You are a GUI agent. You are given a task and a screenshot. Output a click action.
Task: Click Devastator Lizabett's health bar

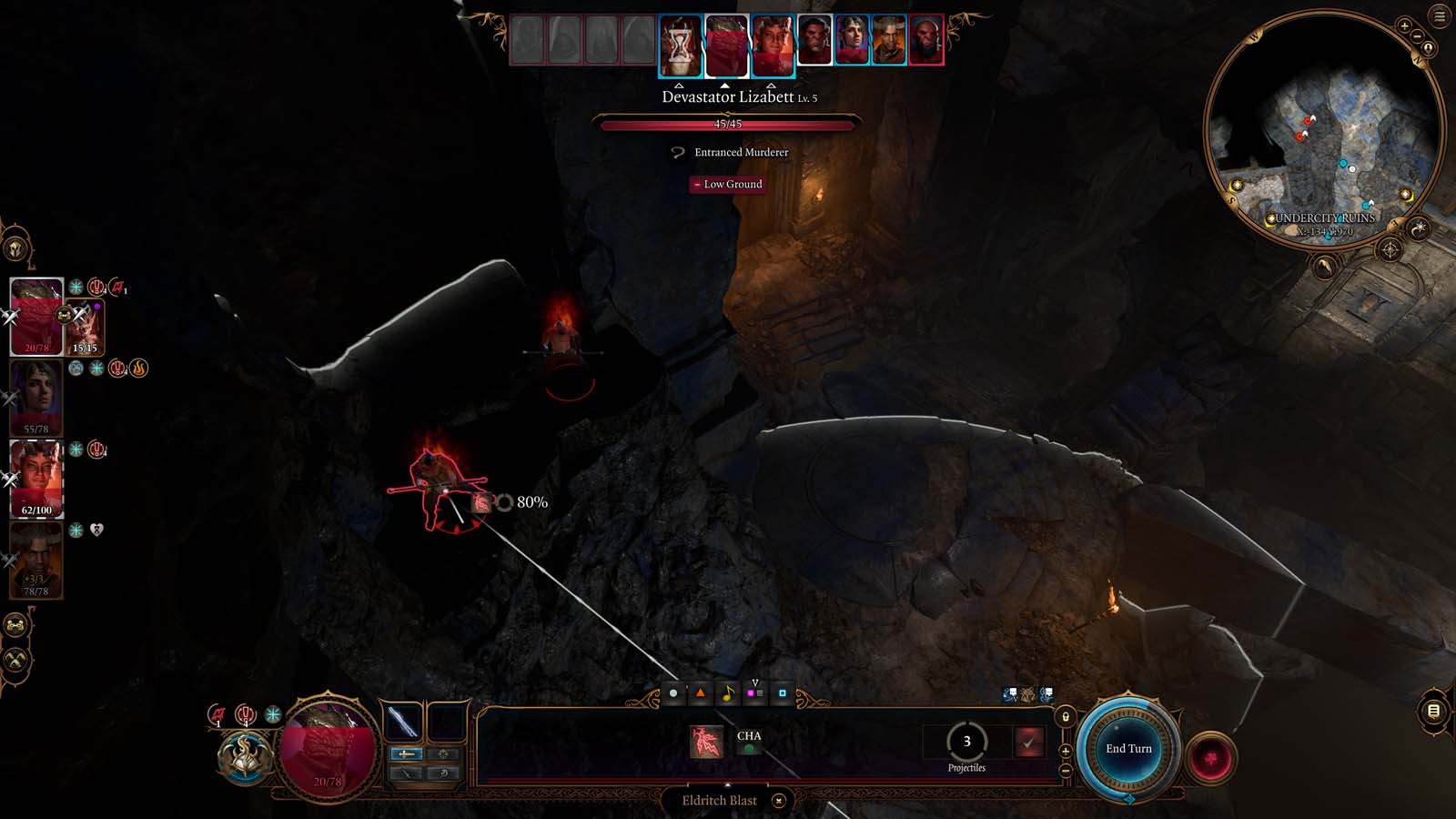[728, 125]
